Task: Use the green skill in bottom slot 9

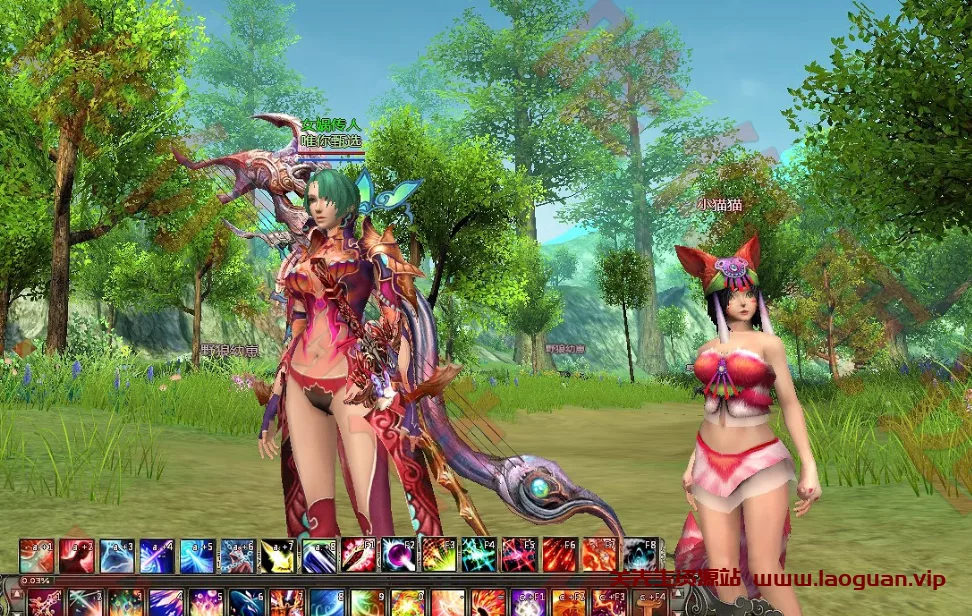Action: point(367,603)
